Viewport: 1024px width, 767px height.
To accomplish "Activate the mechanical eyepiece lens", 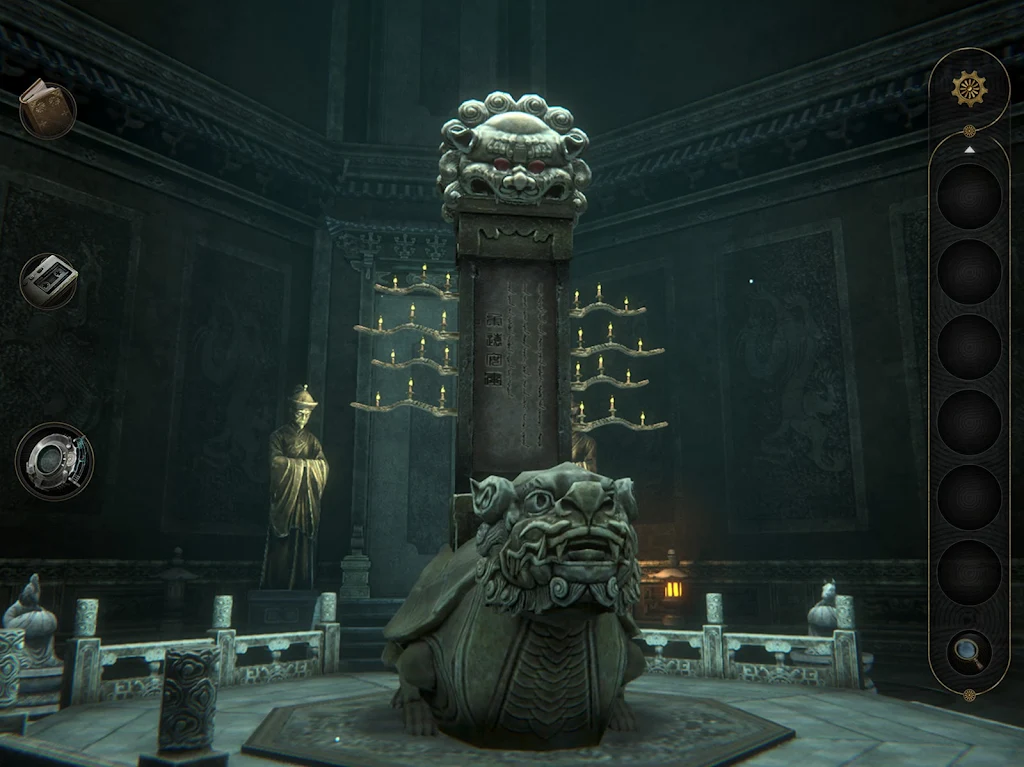I will click(53, 461).
